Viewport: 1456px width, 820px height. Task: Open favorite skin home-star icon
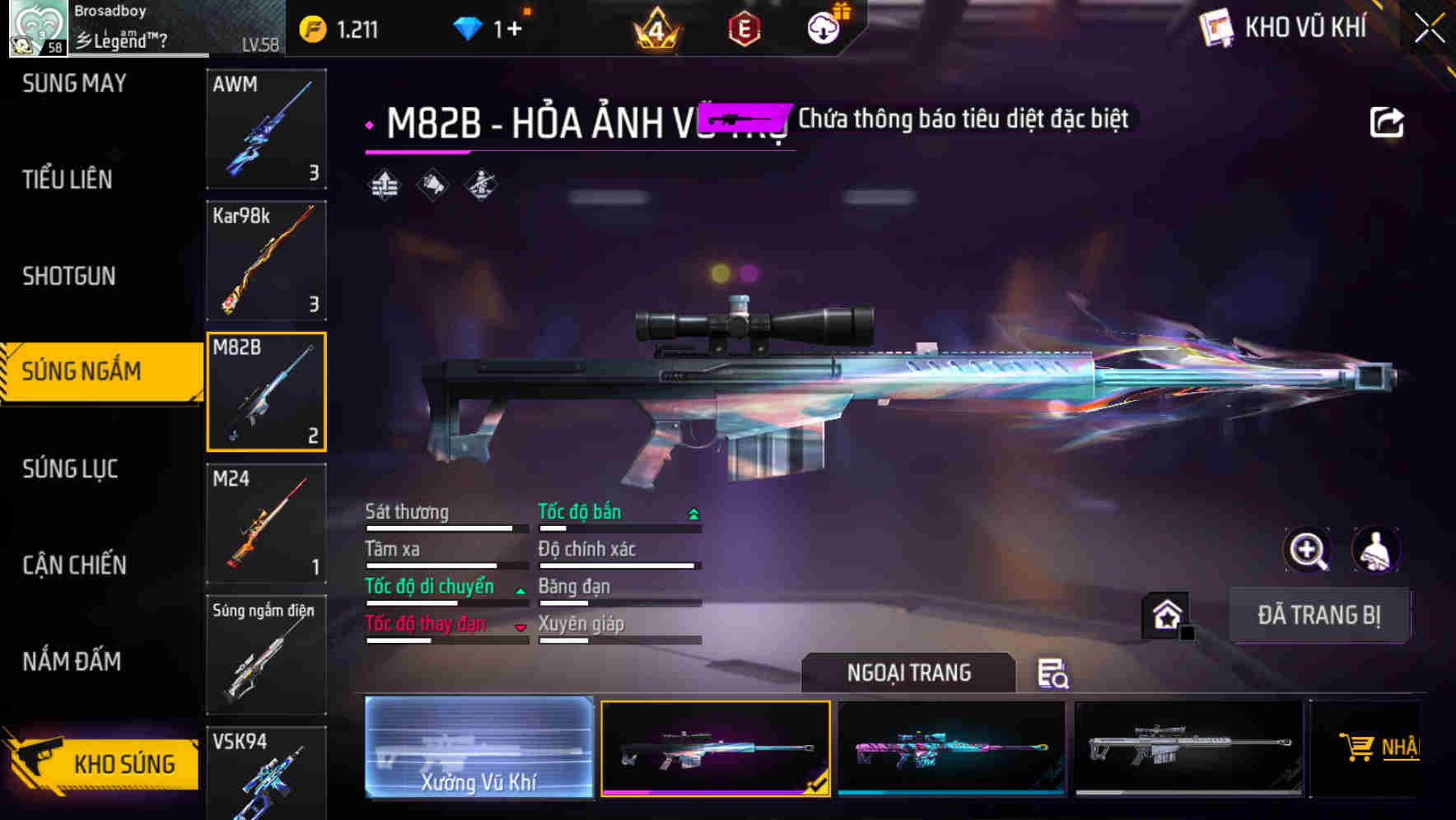point(1167,616)
